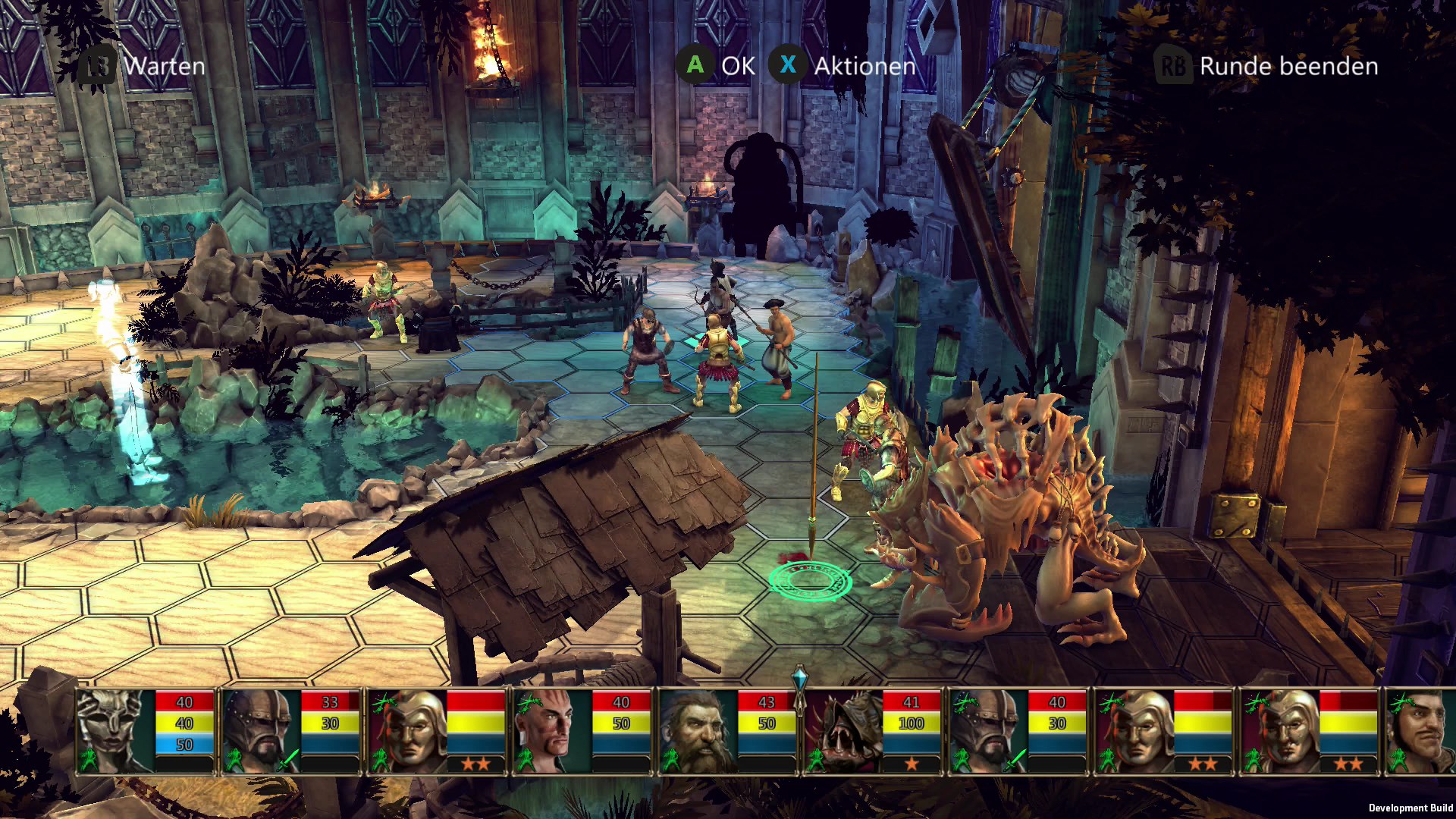Screen dimensions: 1456x819
Task: Select the hex tile with green rune circle
Action: pos(810,581)
